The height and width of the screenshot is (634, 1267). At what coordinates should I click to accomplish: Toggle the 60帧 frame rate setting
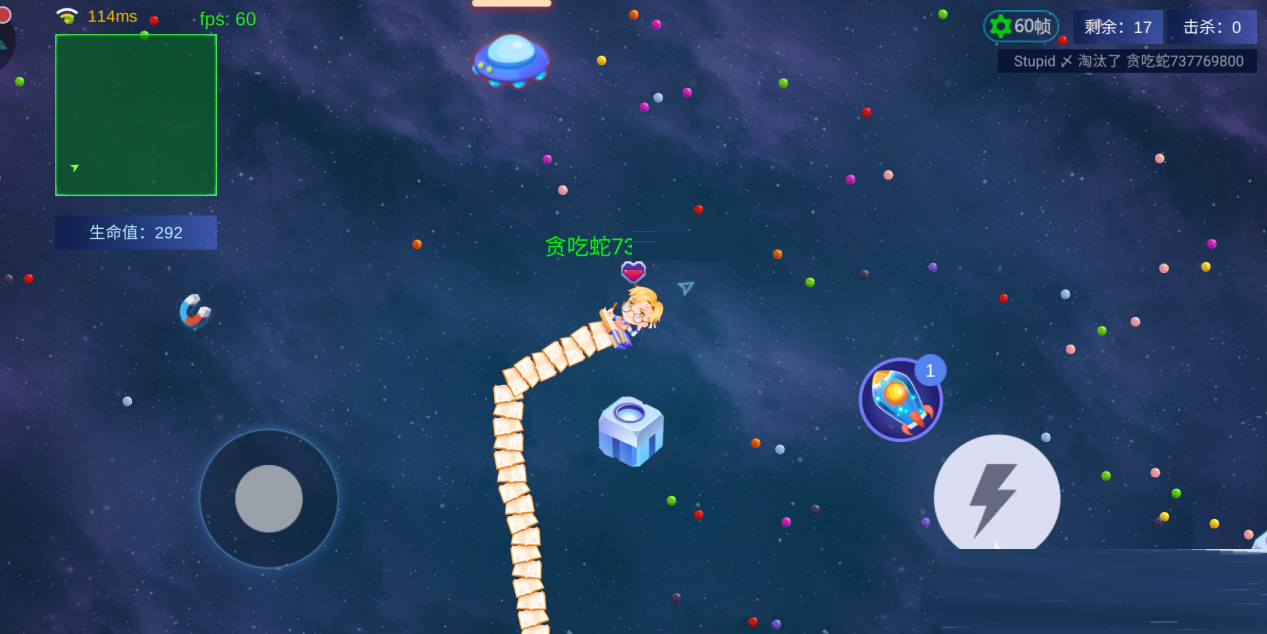tap(1021, 27)
